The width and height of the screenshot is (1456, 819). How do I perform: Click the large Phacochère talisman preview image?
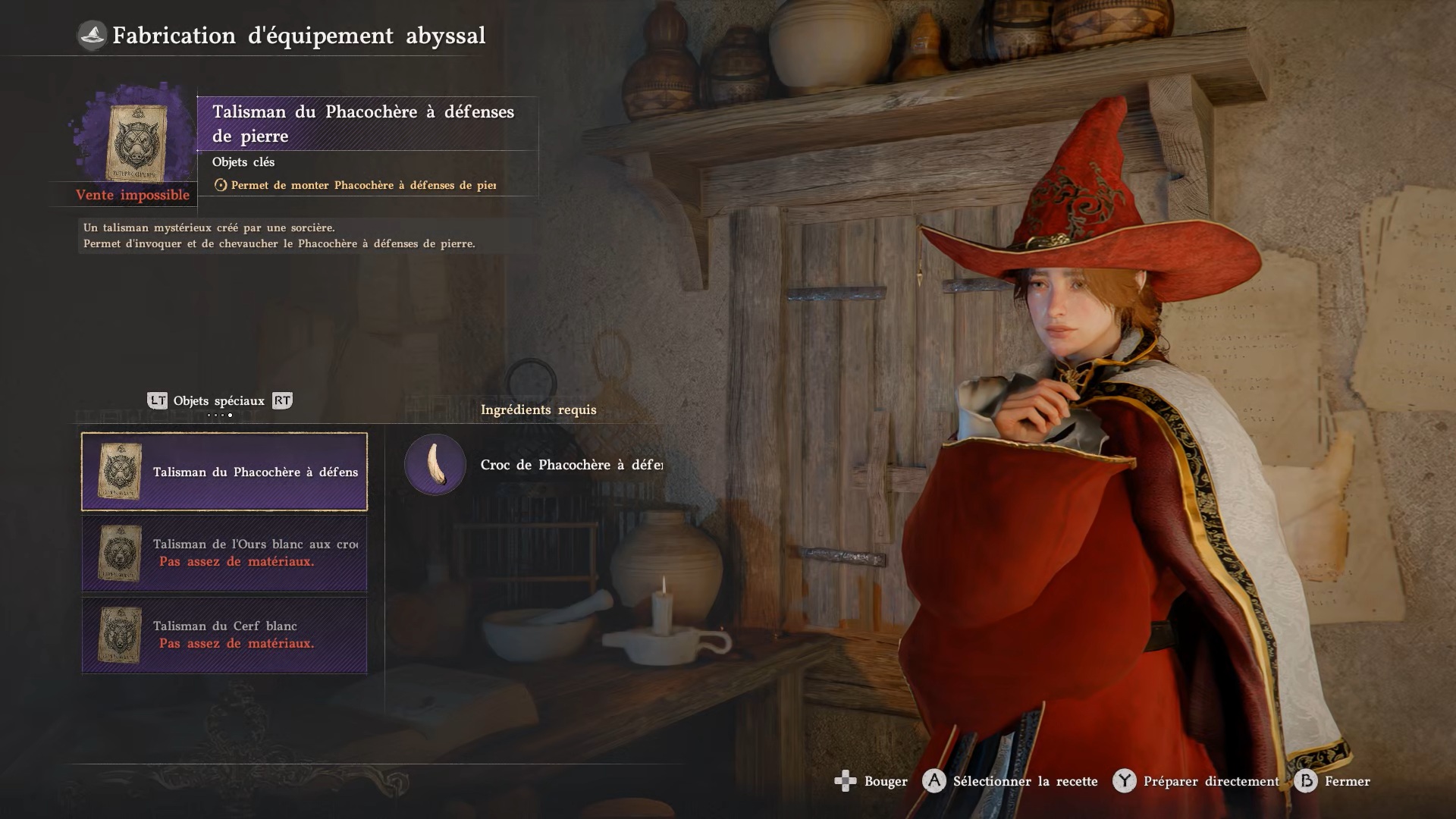pyautogui.click(x=134, y=143)
